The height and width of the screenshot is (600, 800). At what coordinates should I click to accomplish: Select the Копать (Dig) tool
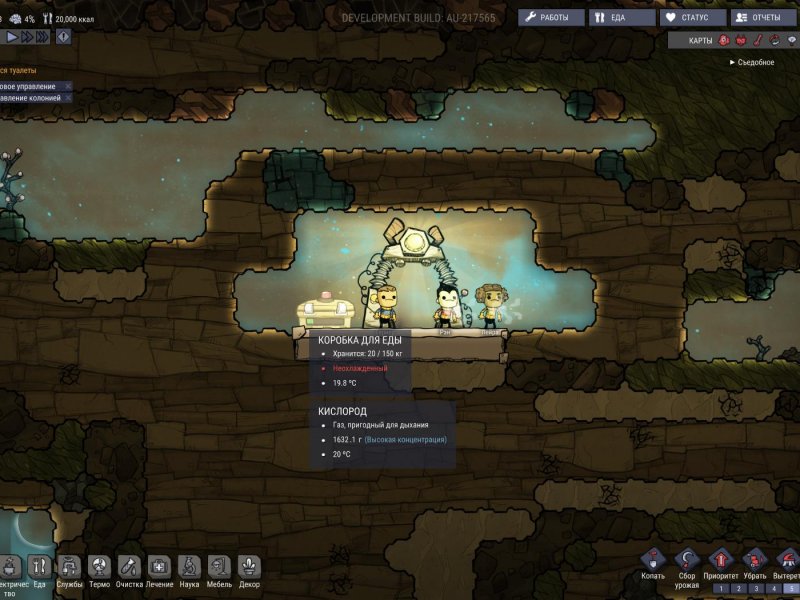point(652,561)
